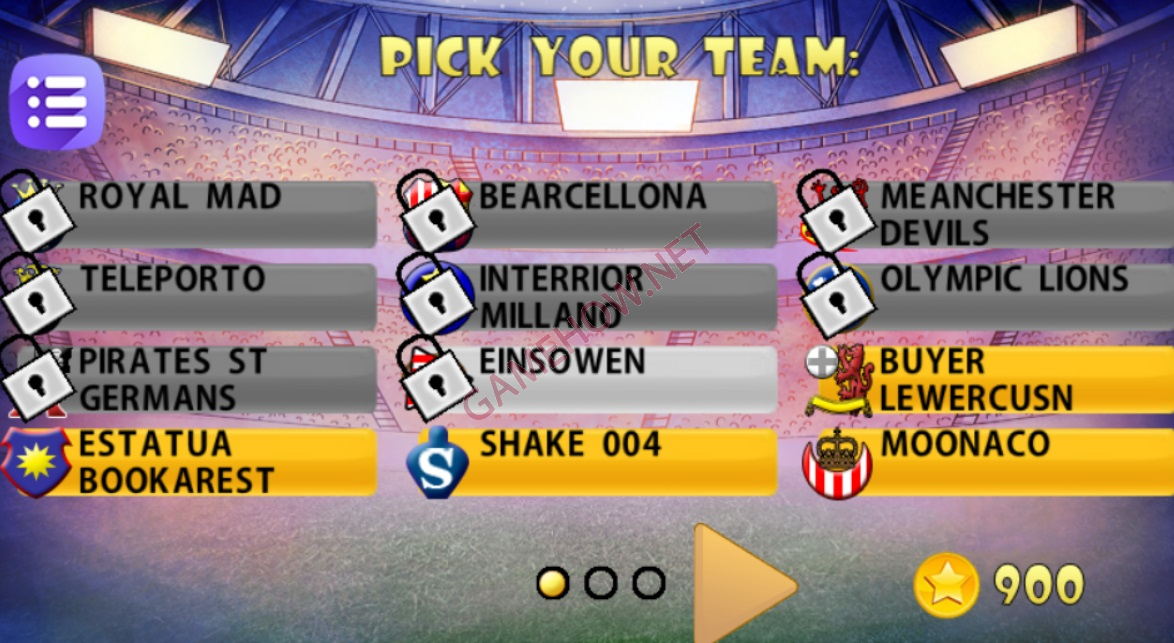Pick the Olympic Lions team
The height and width of the screenshot is (643, 1174).
[1000, 296]
